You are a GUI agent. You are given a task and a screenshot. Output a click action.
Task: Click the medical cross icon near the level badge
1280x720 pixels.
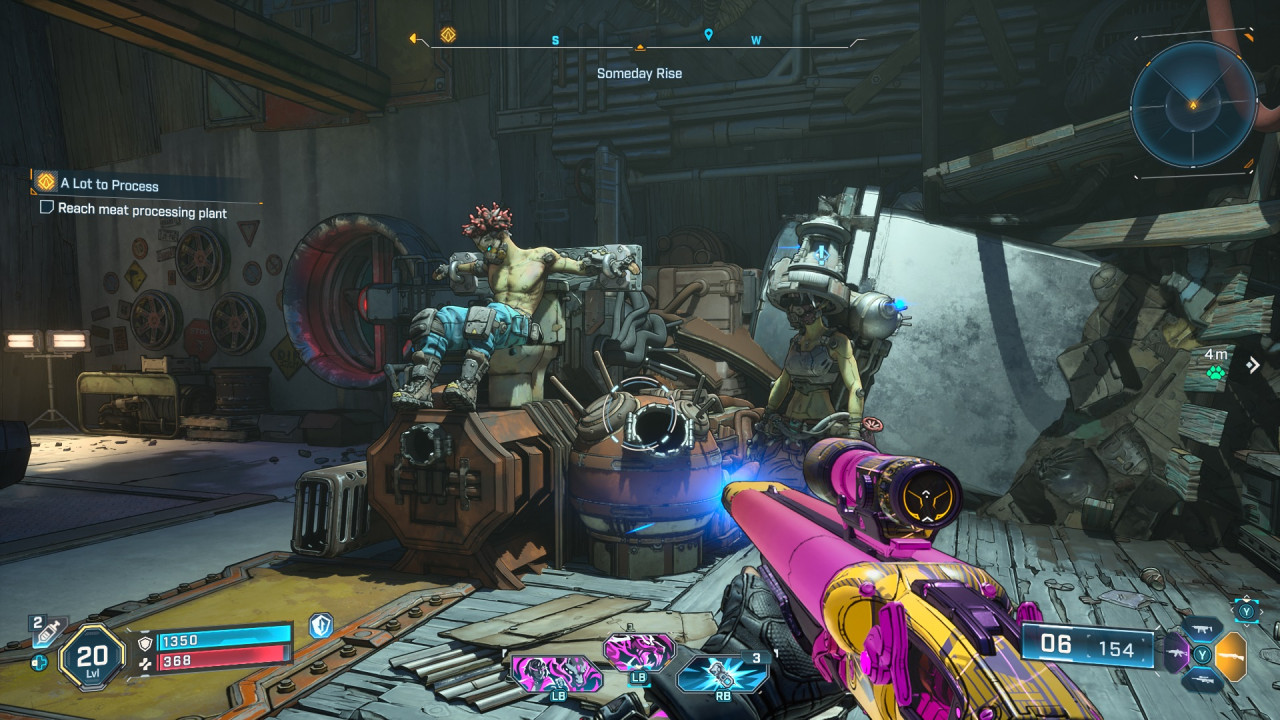39,663
